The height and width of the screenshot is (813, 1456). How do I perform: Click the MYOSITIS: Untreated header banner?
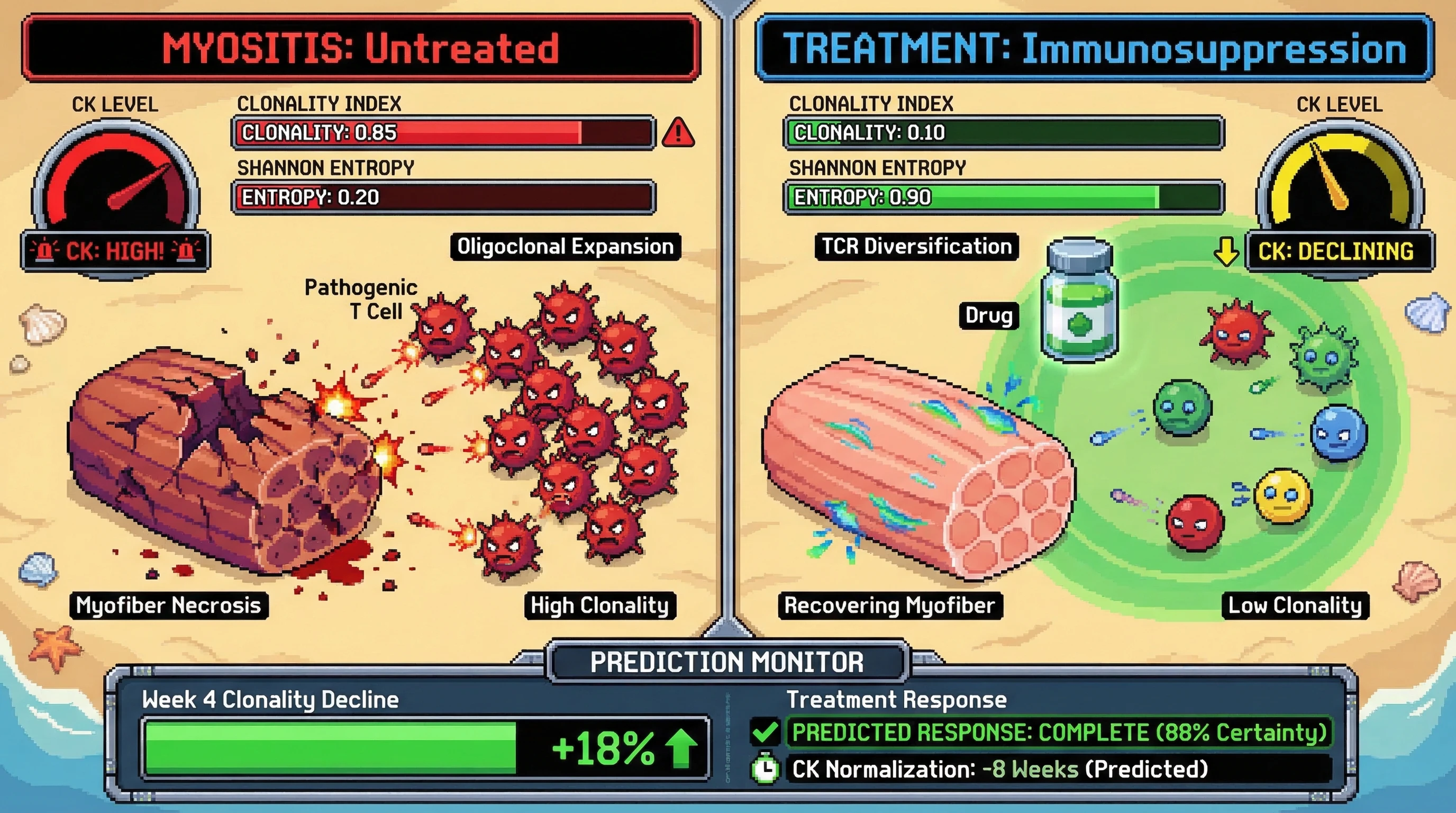[361, 48]
